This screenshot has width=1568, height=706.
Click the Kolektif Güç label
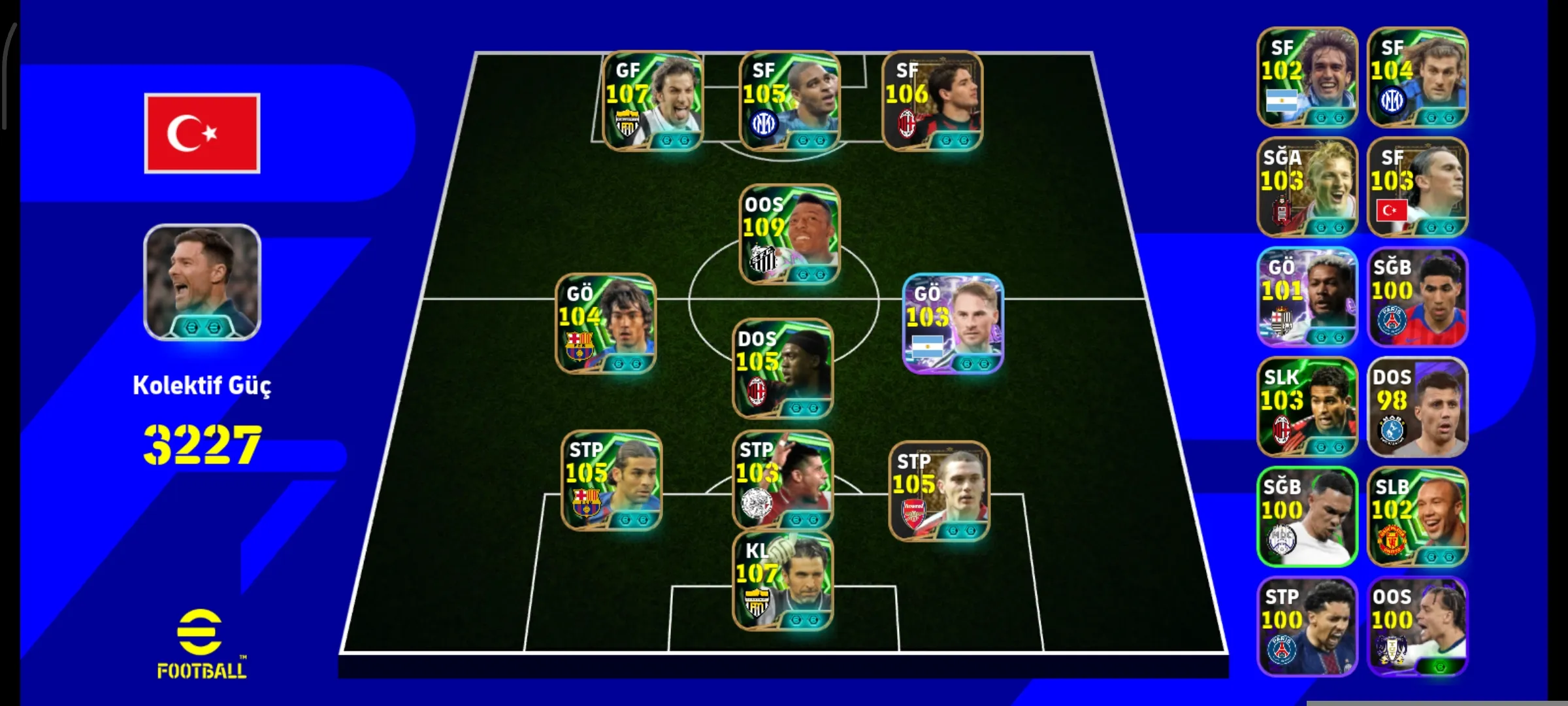[204, 386]
